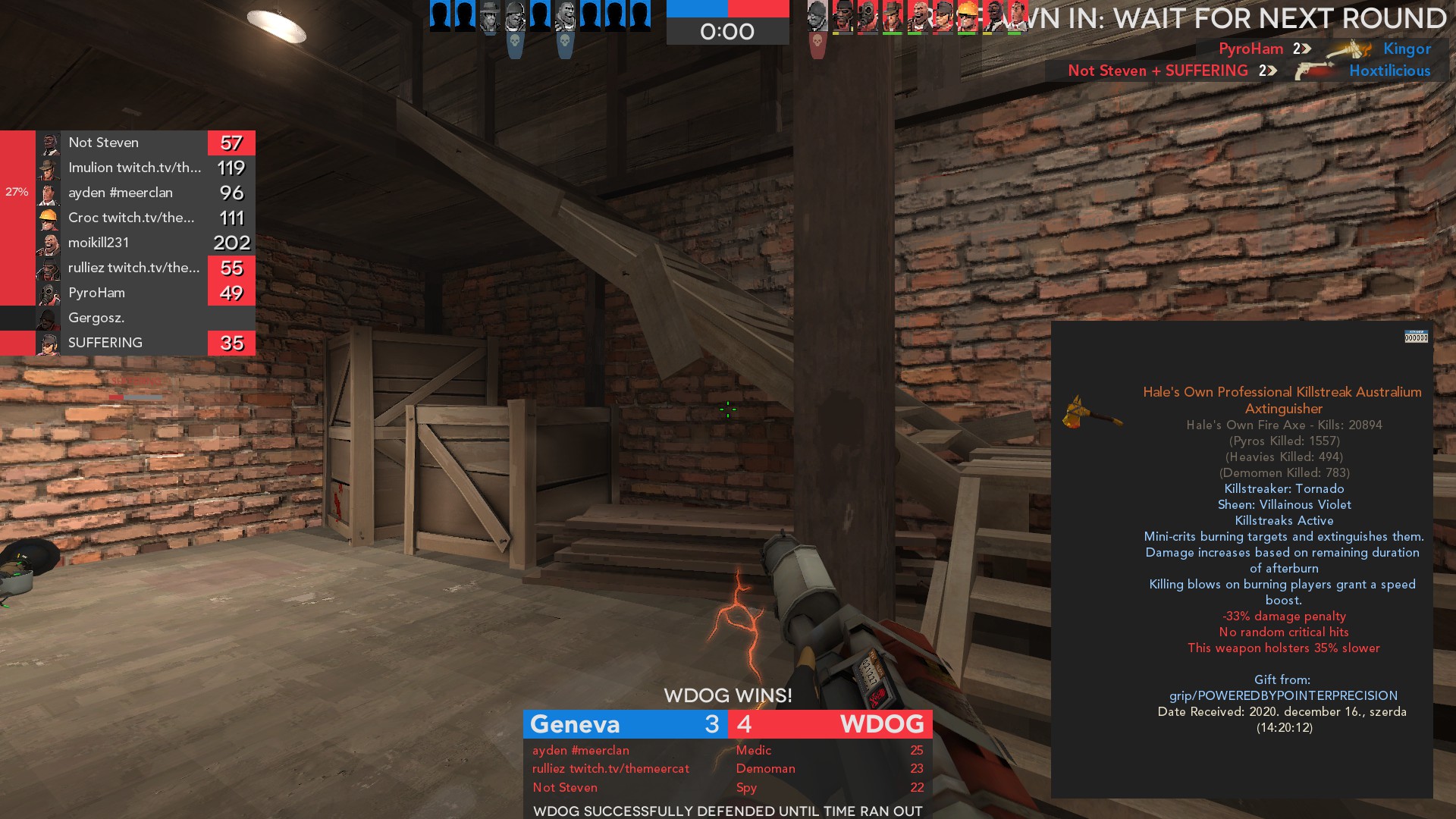Click the Australium Axtinguisher item icon

[x=1090, y=412]
